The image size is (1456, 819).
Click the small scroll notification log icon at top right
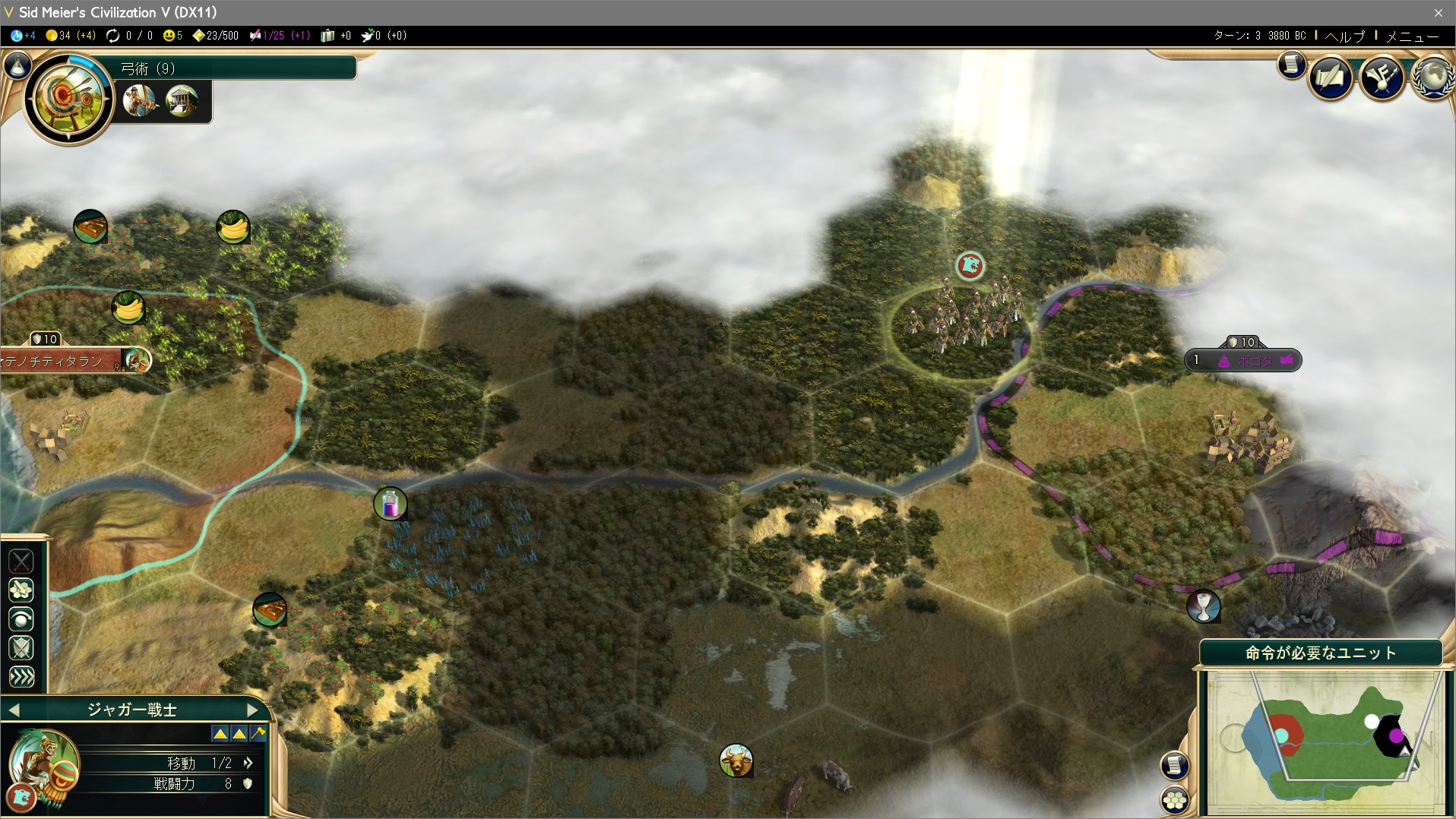(x=1290, y=65)
